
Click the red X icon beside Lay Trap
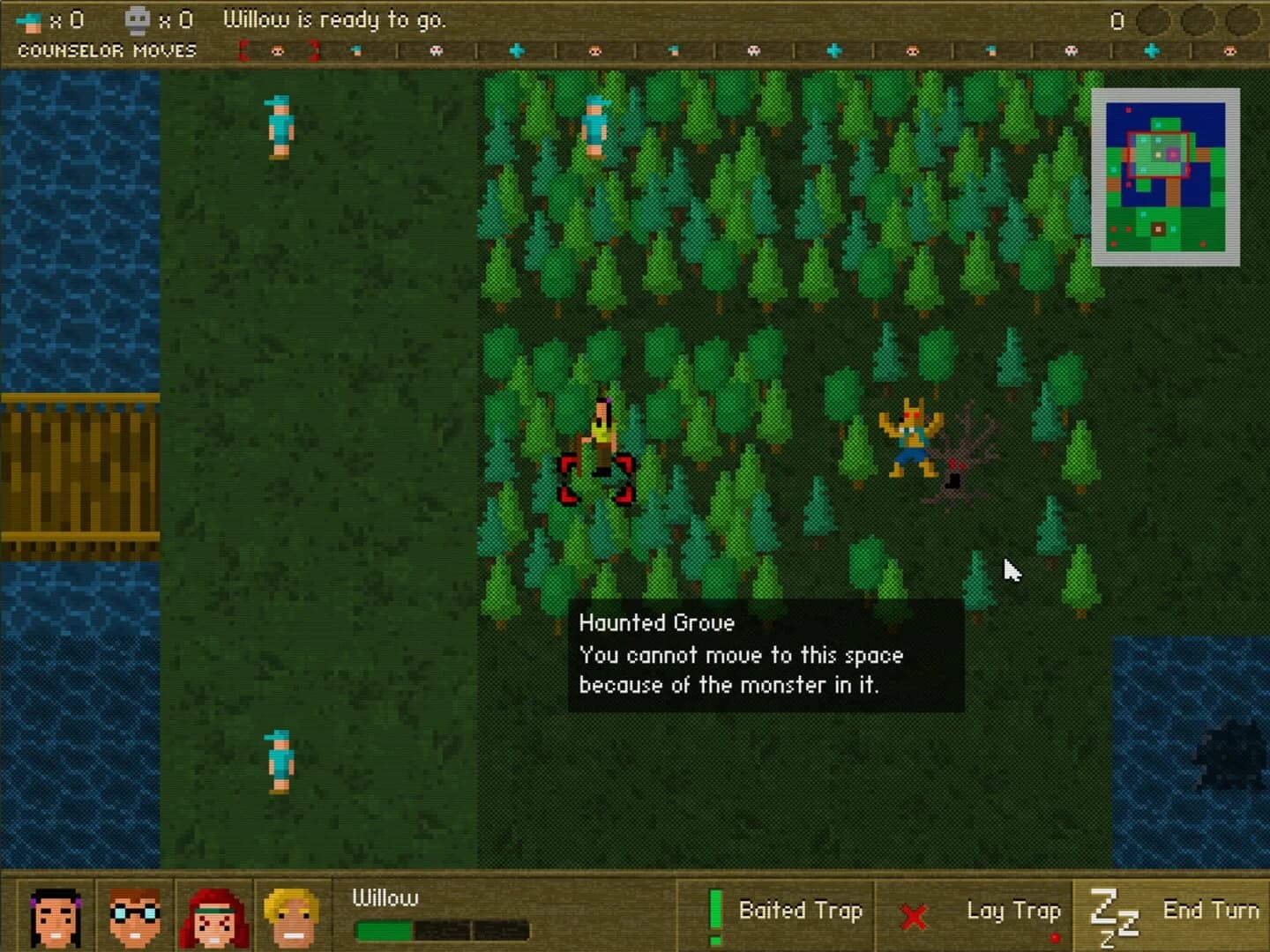pos(915,915)
